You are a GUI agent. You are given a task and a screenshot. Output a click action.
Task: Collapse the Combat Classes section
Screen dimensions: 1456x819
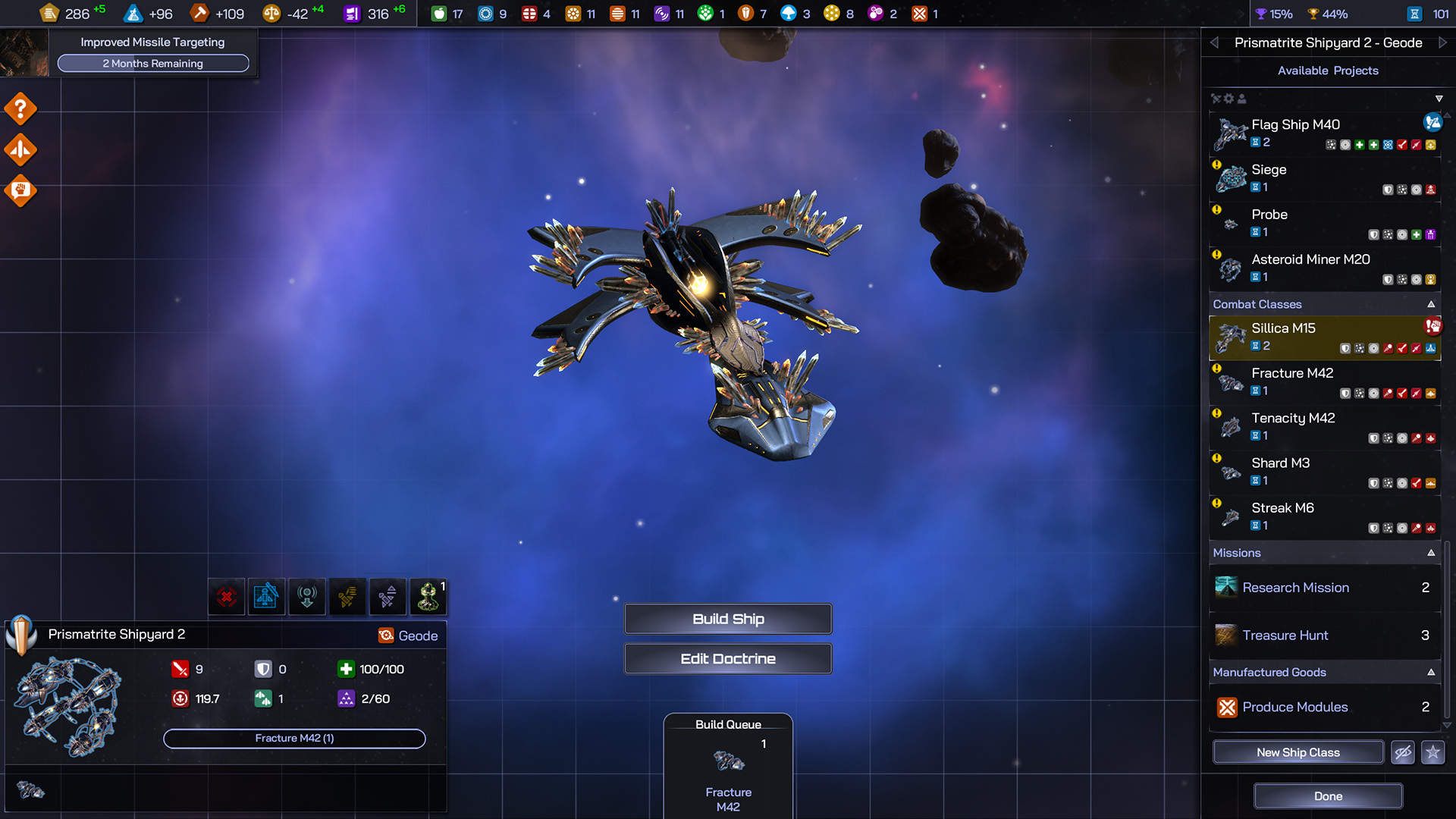click(x=1431, y=304)
